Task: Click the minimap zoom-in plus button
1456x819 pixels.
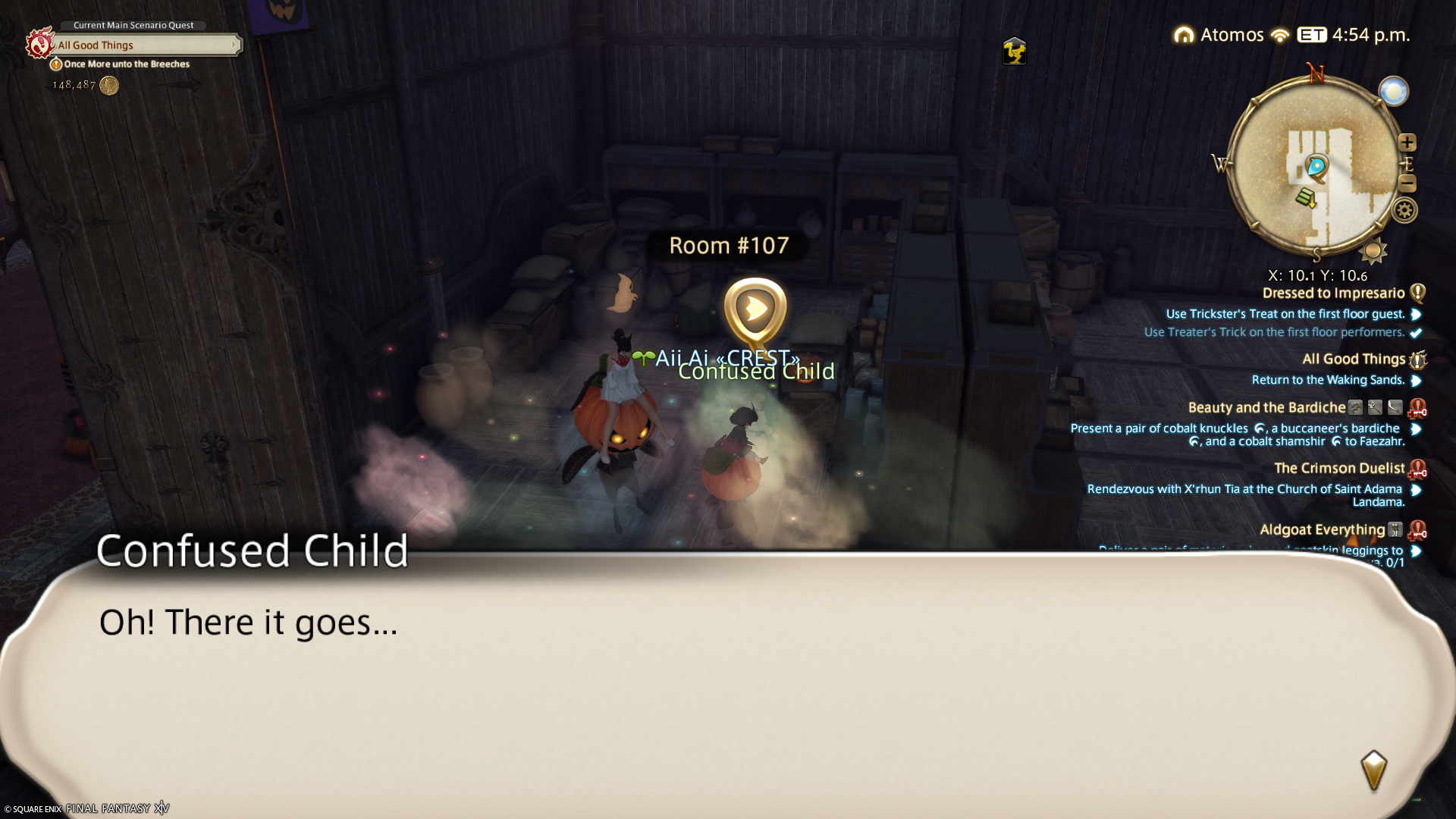Action: (x=1407, y=143)
